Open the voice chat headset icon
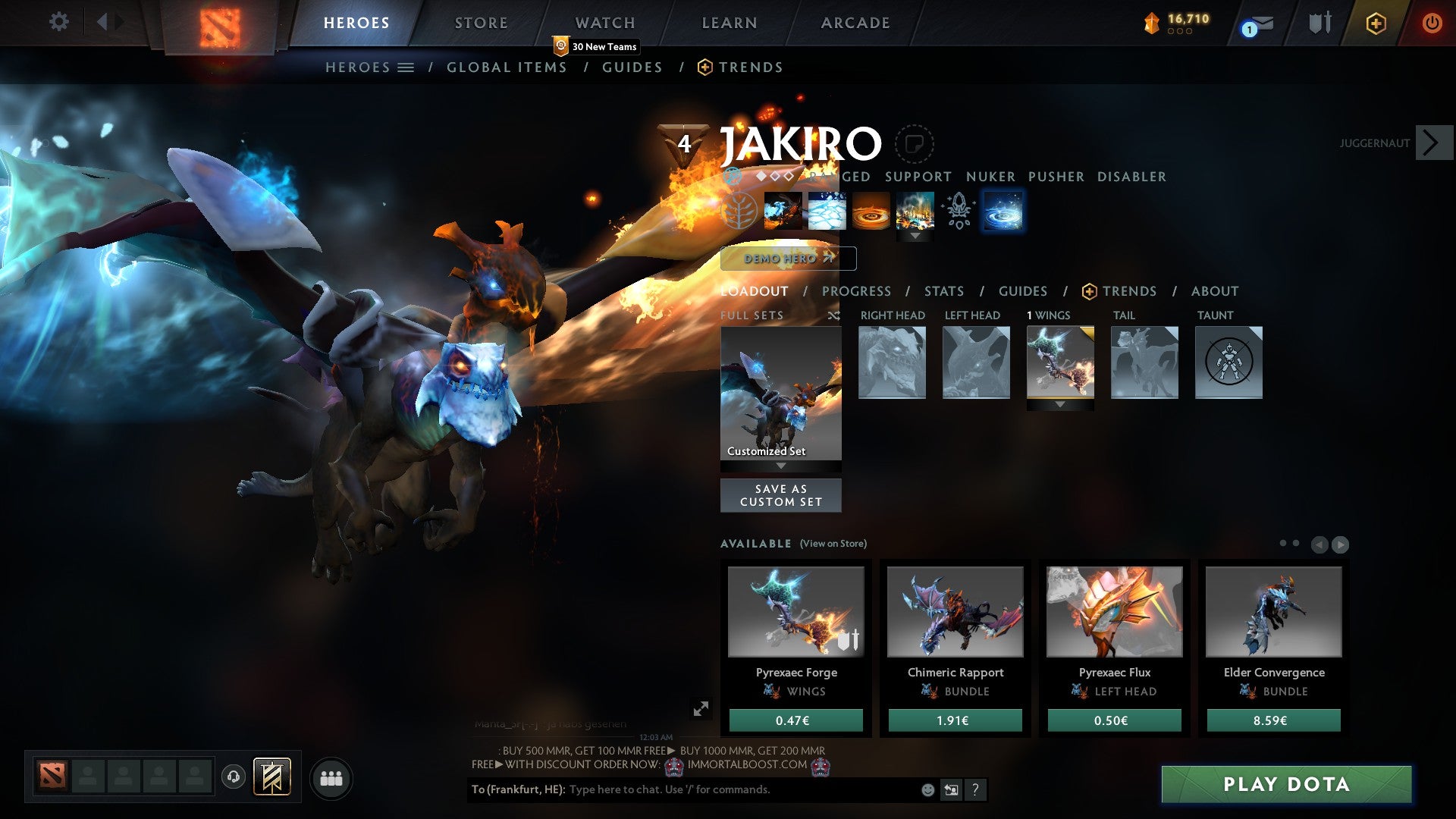Screen dimensions: 1456x819 pos(234,777)
